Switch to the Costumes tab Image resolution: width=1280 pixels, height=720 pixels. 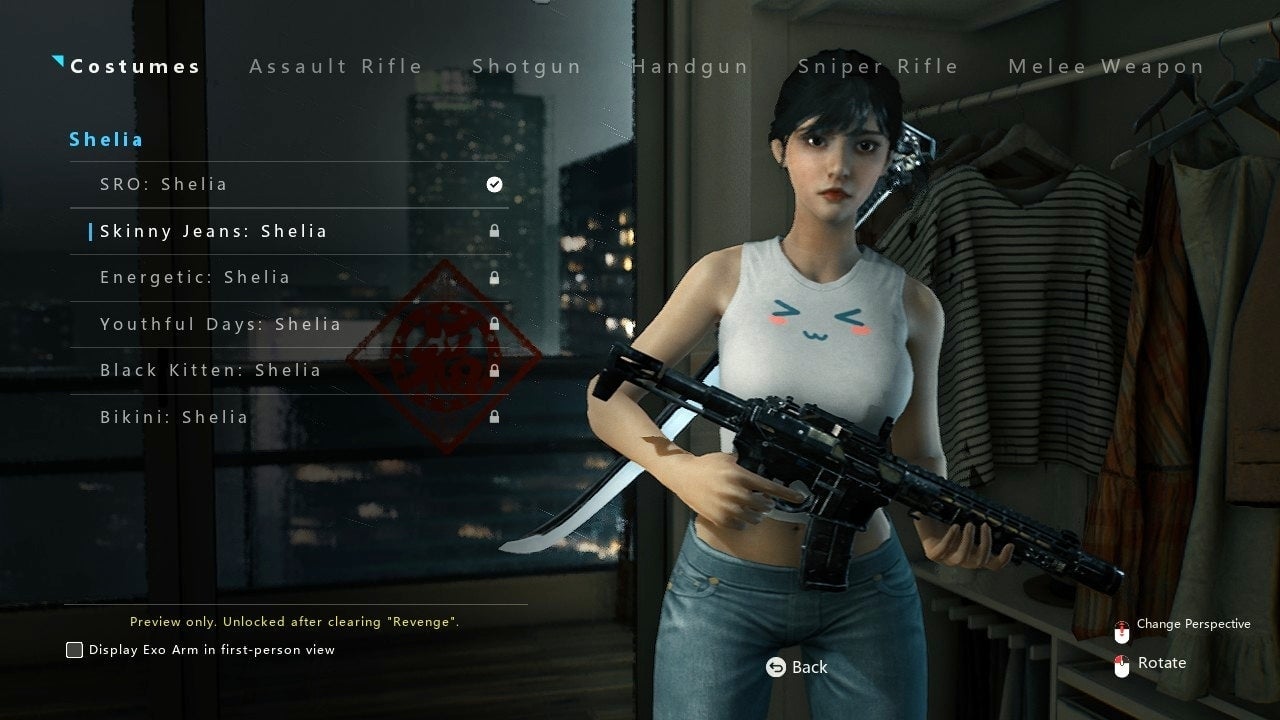[135, 67]
